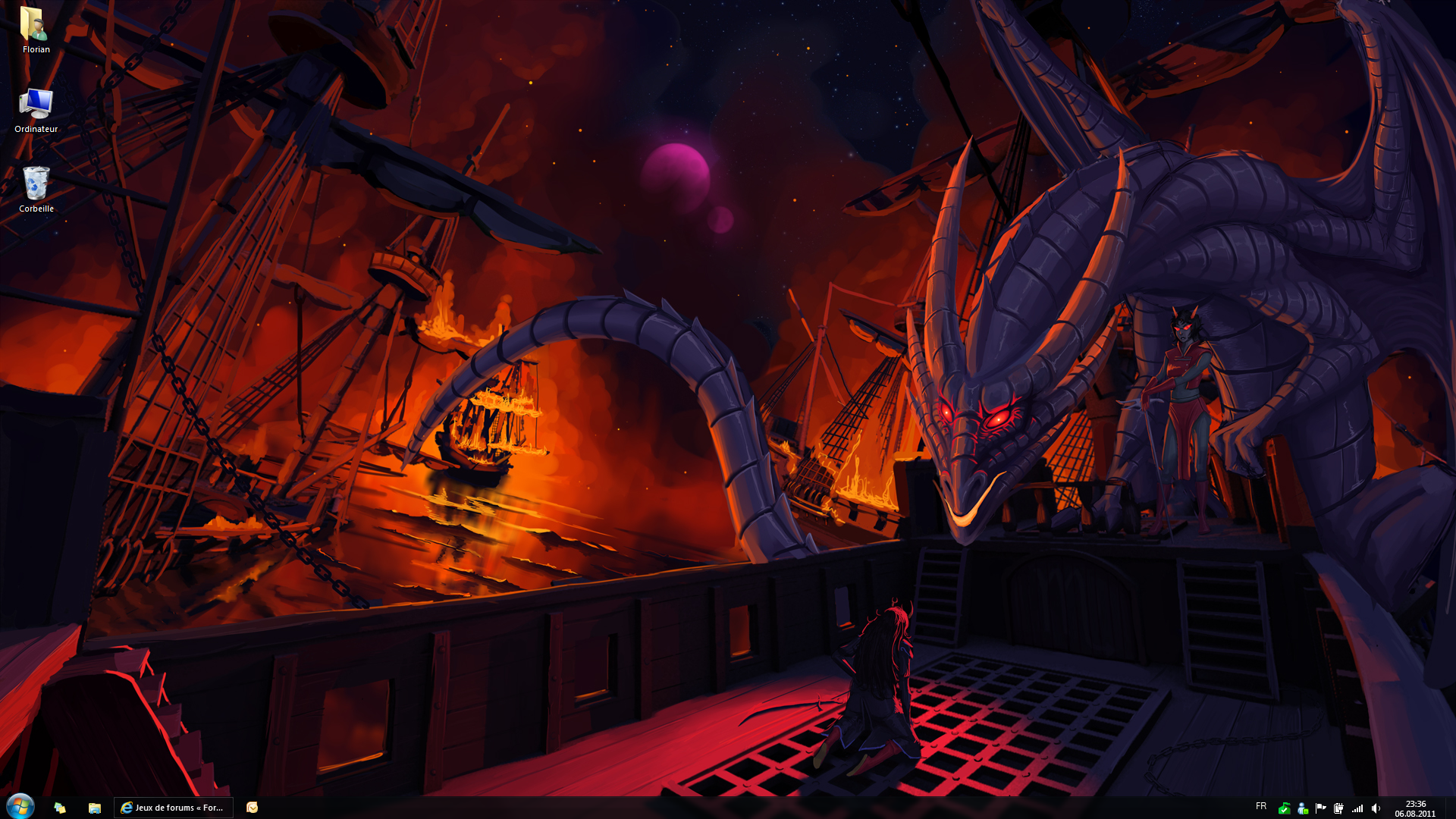Select the Corbeille recycle bin icon
The height and width of the screenshot is (819, 1456).
click(36, 185)
